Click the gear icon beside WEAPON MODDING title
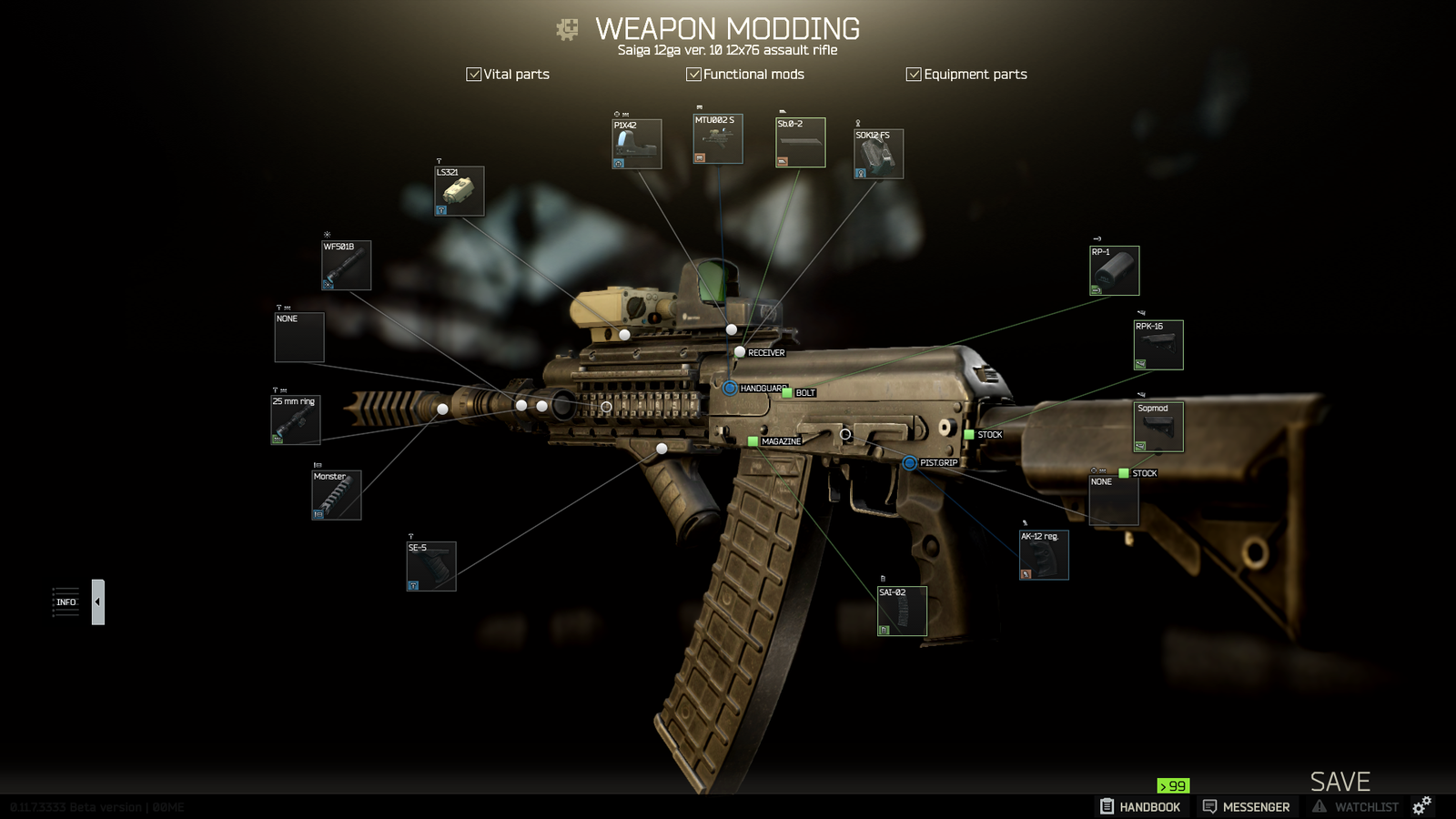This screenshot has height=819, width=1456. tap(567, 28)
